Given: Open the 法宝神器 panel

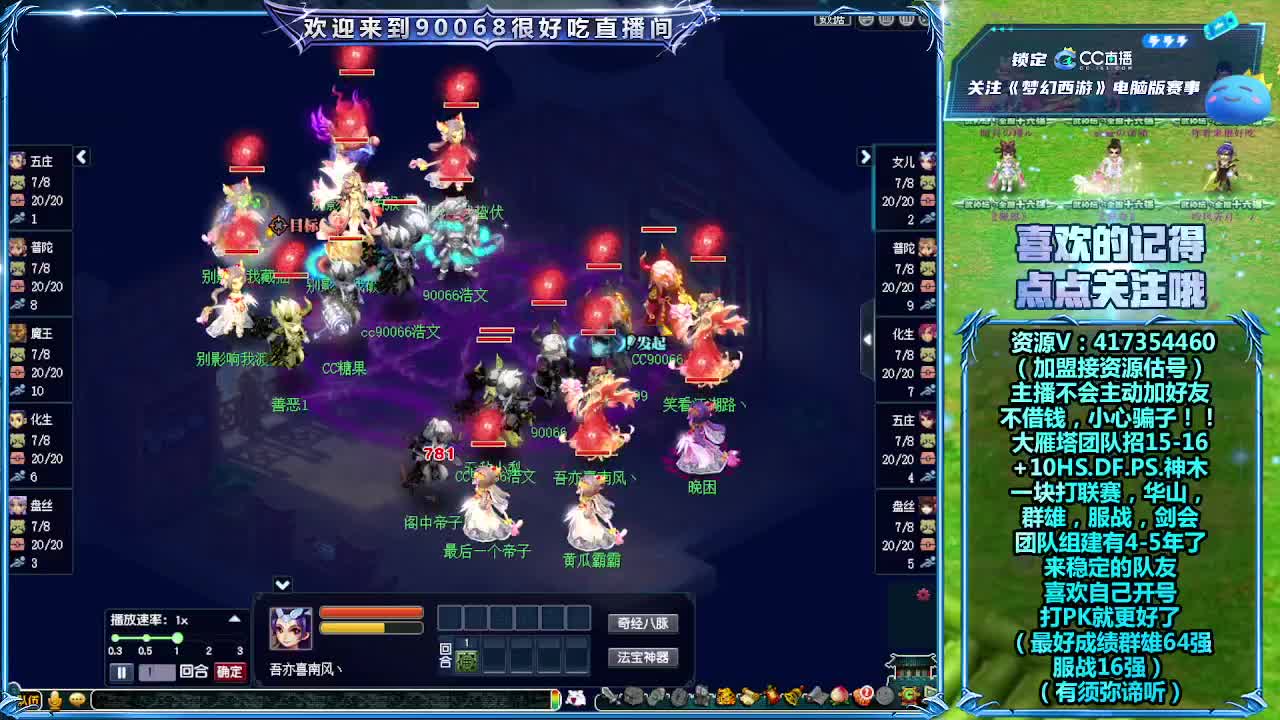Looking at the screenshot, I should (x=644, y=655).
